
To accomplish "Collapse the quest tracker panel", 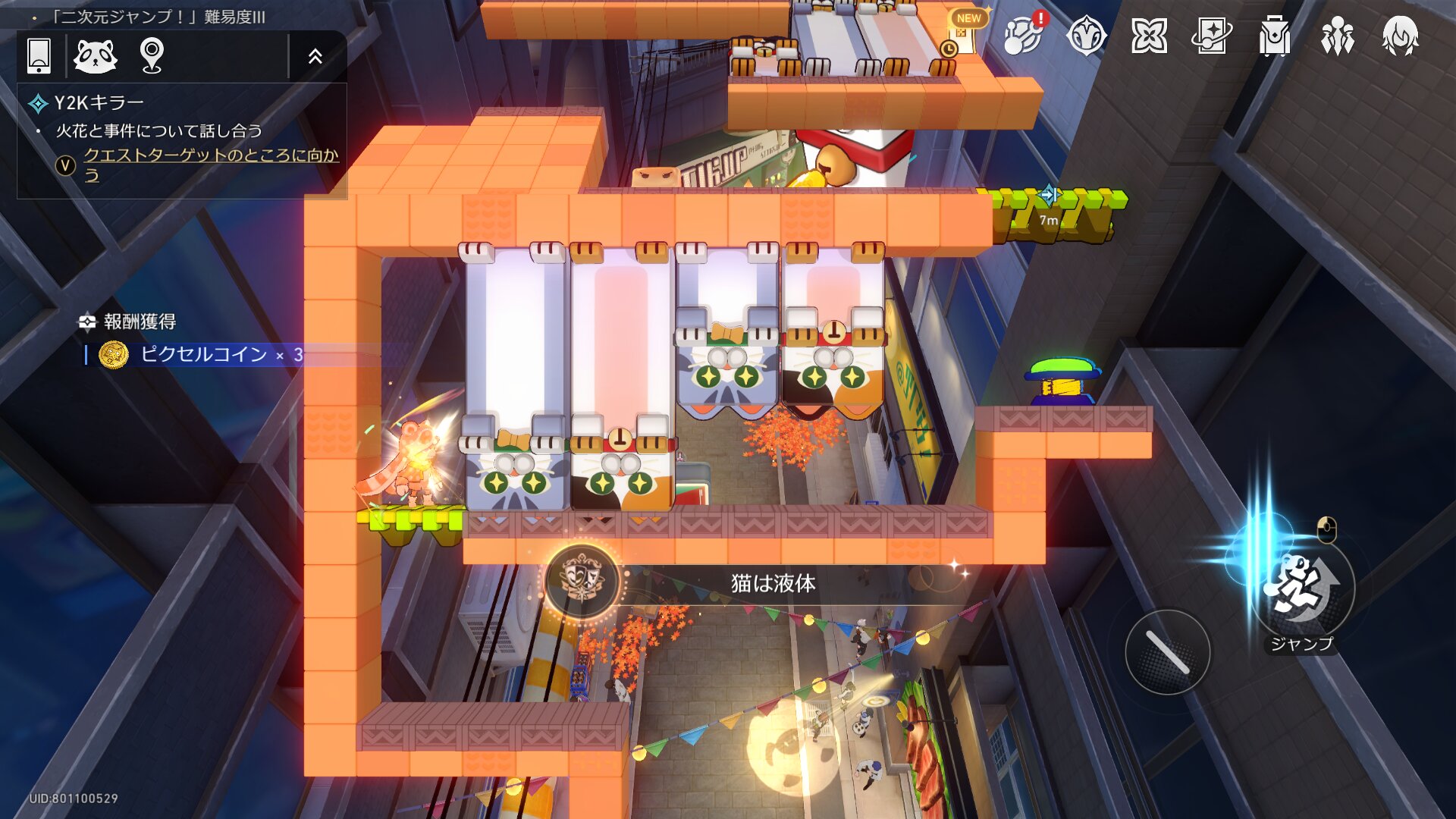I will [x=315, y=55].
